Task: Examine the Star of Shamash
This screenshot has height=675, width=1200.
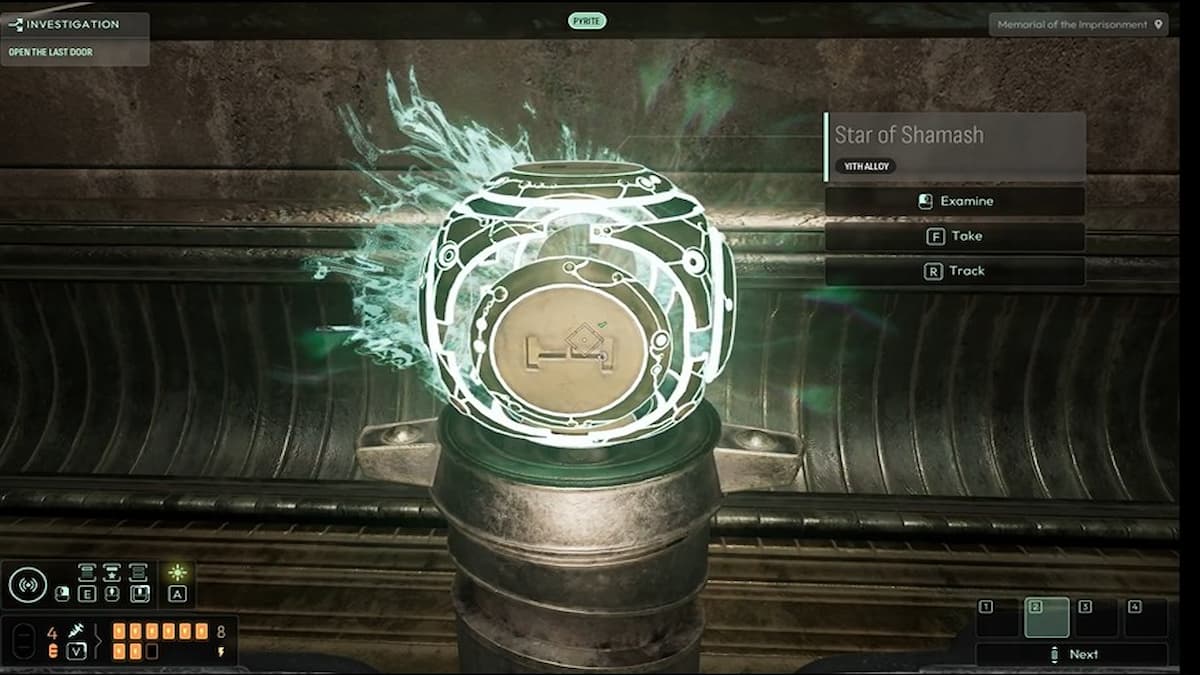Action: tap(954, 201)
